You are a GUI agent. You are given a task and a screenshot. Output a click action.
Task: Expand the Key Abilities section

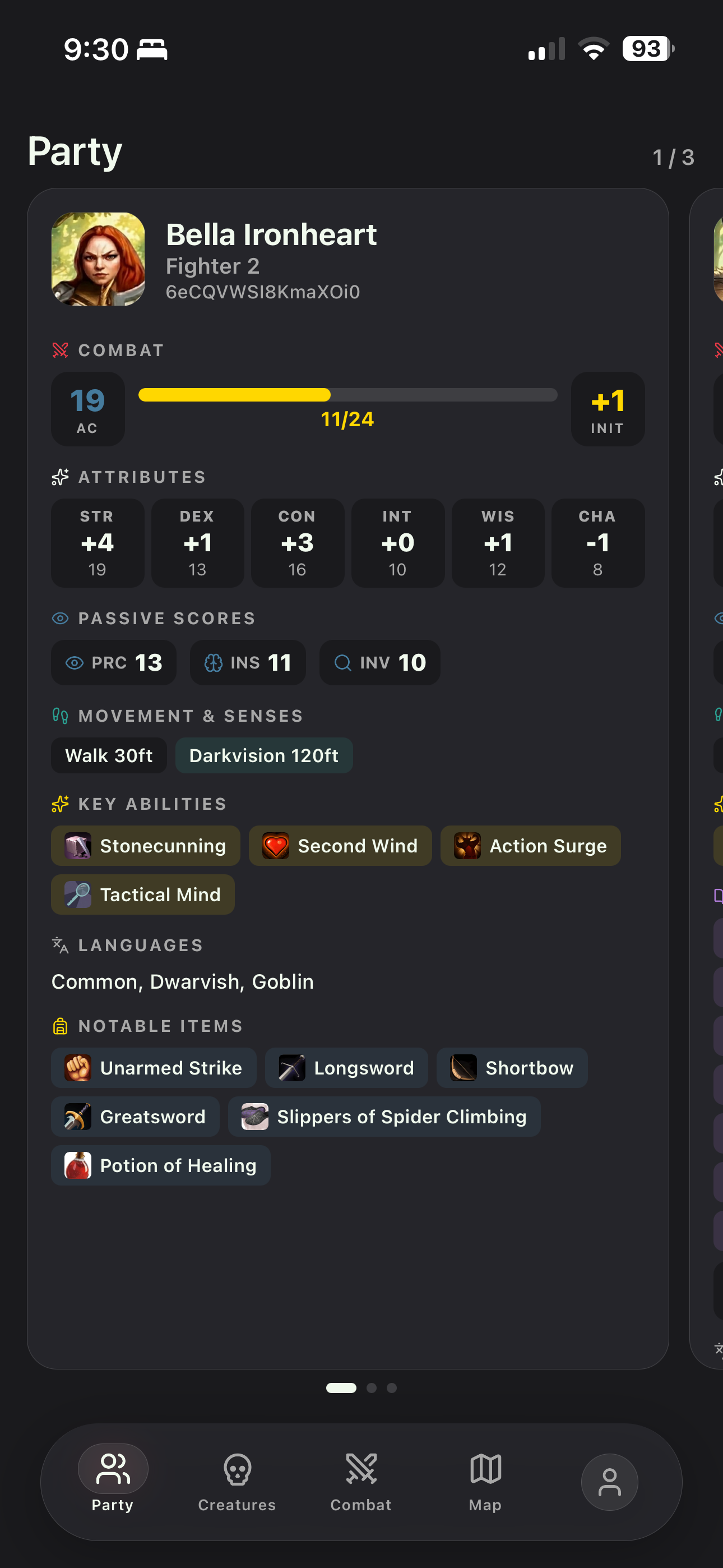tap(152, 804)
